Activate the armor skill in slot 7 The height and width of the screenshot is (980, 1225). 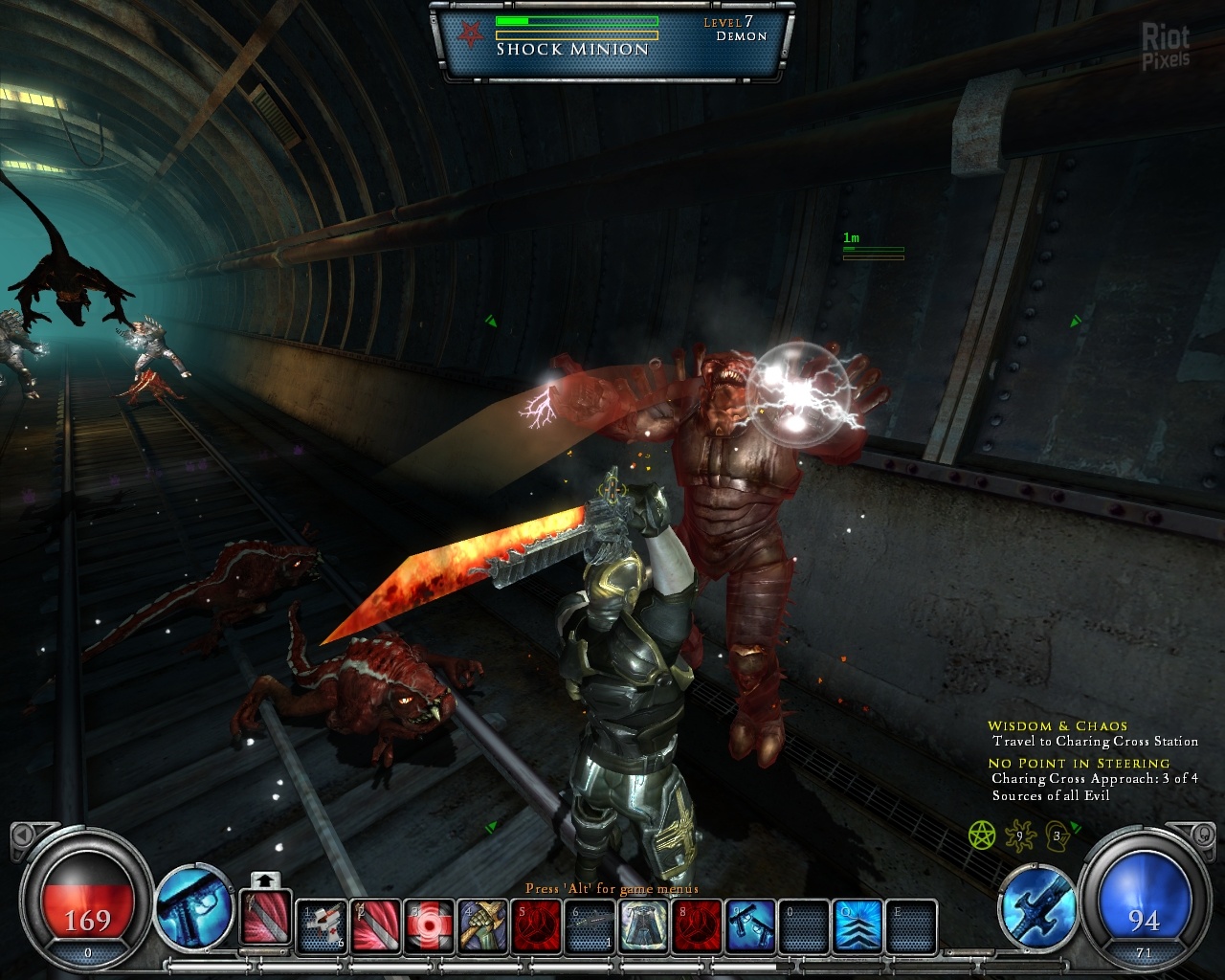click(643, 926)
